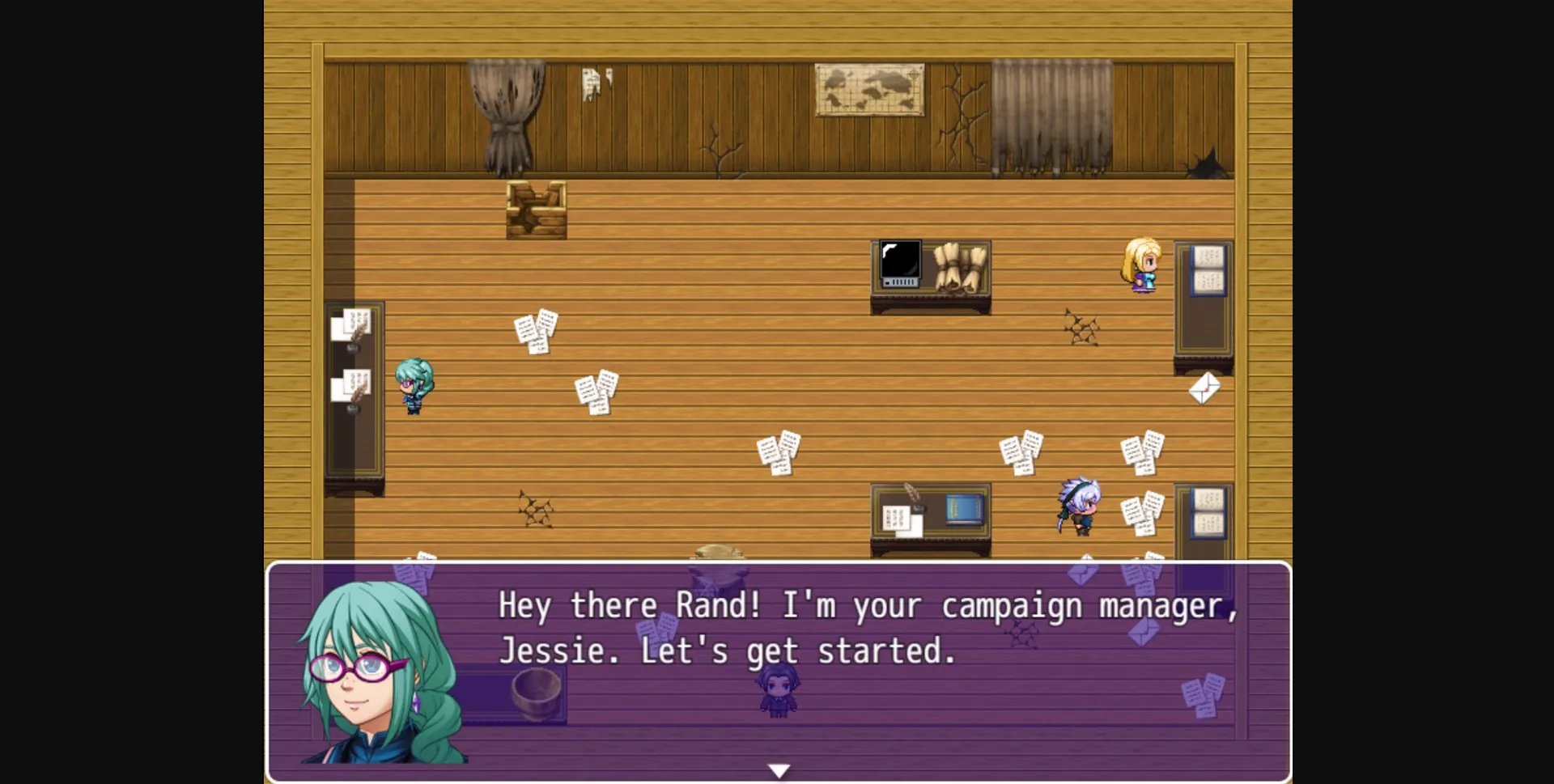Click the blonde character in the top right
The height and width of the screenshot is (784, 1554).
pos(1140,267)
